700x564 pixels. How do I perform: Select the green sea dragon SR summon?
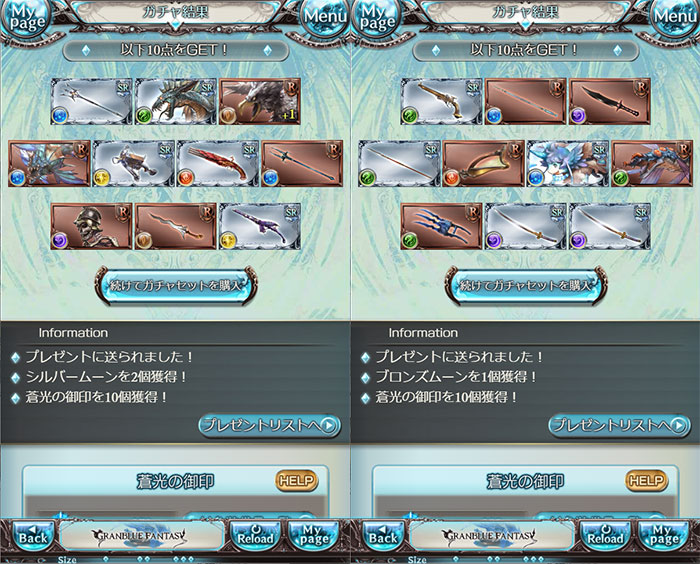175,101
